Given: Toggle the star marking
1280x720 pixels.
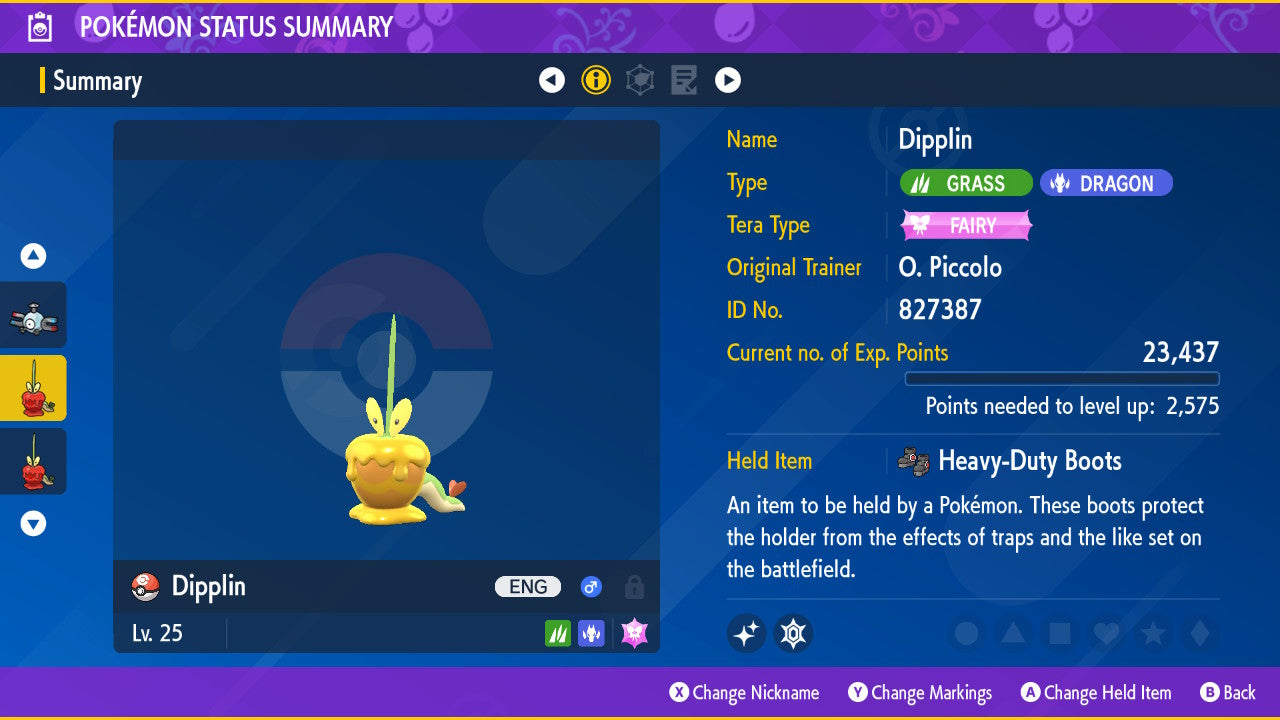Looking at the screenshot, I should [x=1152, y=634].
